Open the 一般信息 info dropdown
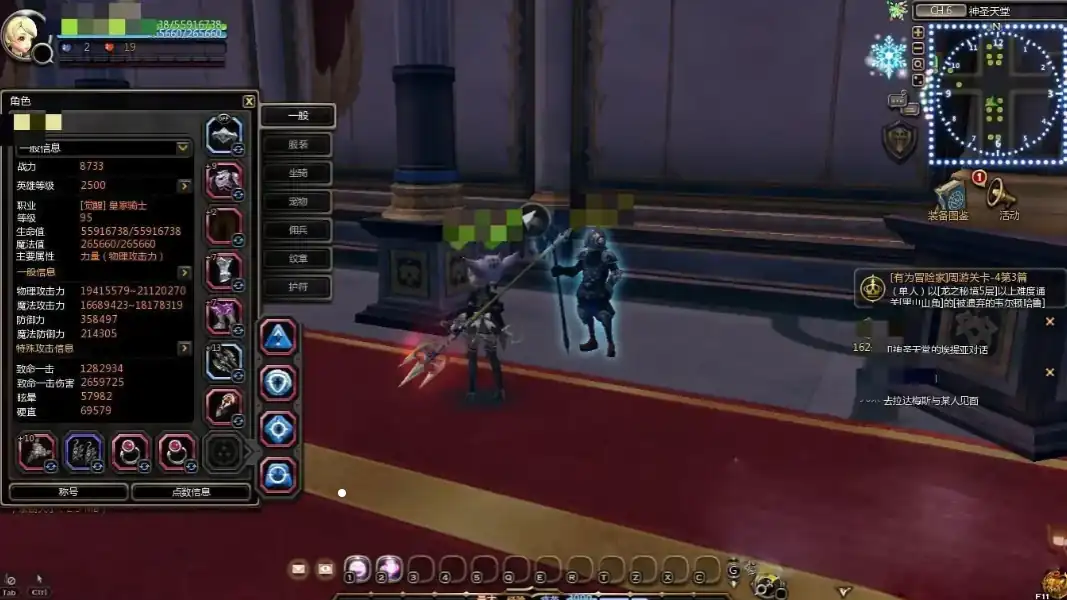This screenshot has width=1067, height=600. [183, 148]
